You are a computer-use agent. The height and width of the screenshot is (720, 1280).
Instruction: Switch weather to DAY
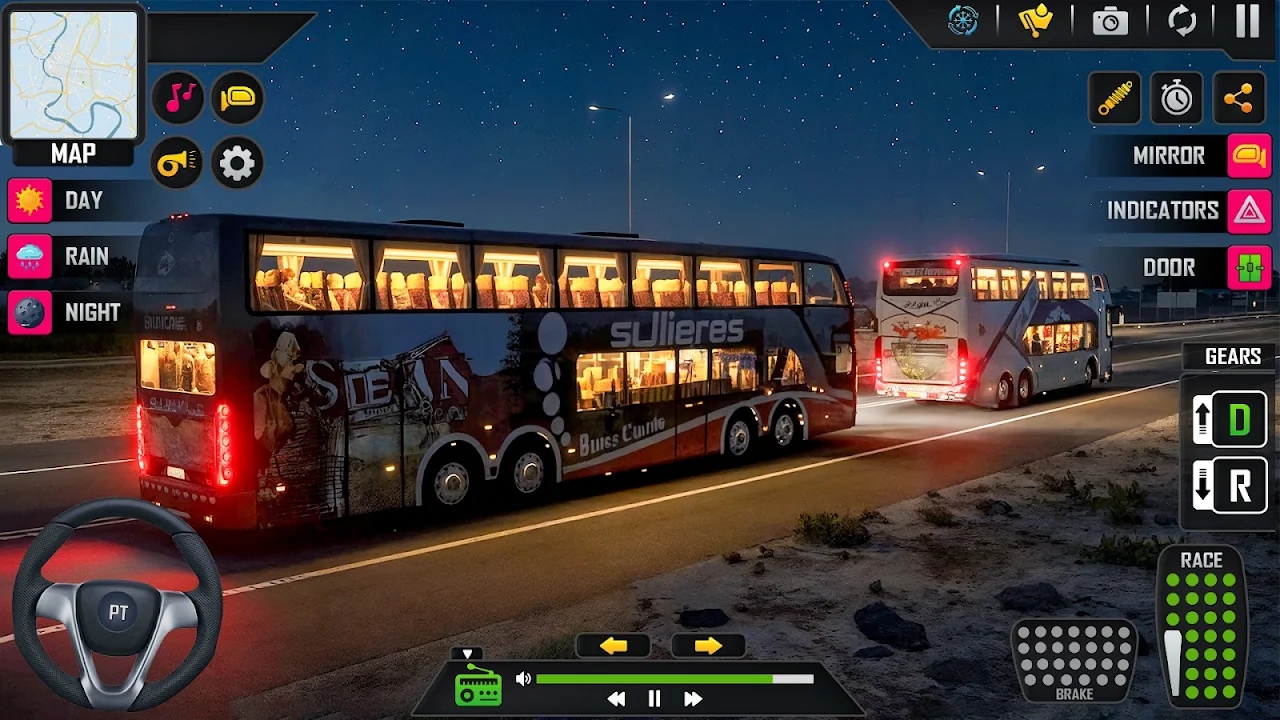tap(30, 201)
